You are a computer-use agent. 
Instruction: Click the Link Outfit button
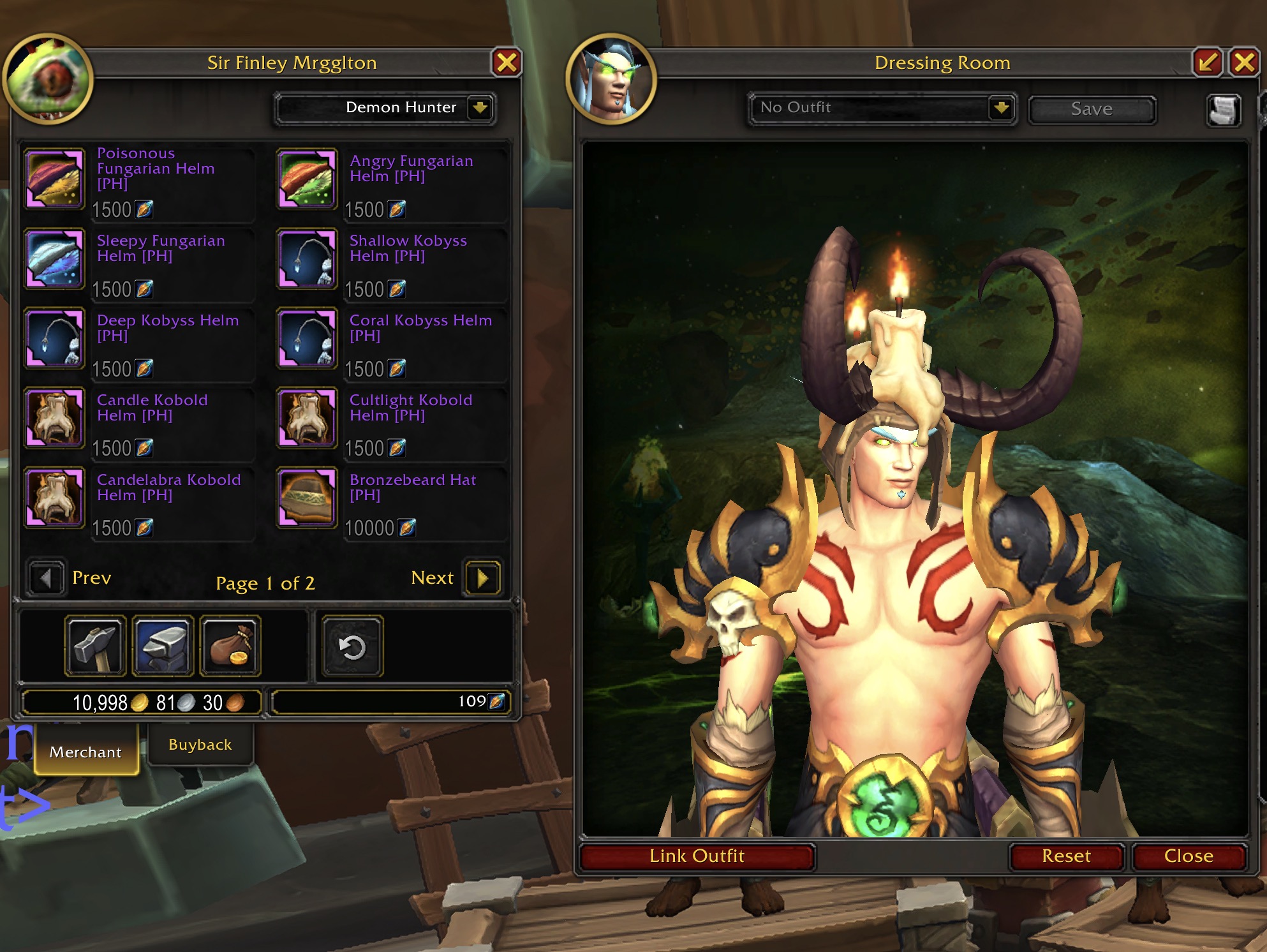[697, 856]
